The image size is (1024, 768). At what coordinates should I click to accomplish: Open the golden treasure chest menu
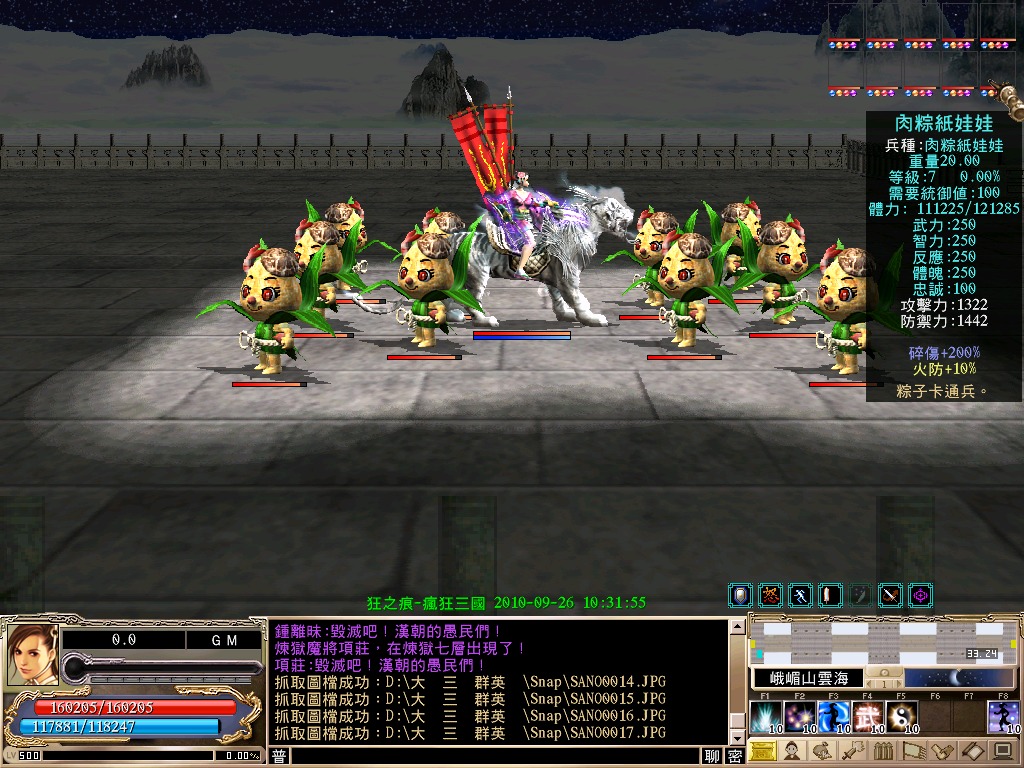(762, 751)
